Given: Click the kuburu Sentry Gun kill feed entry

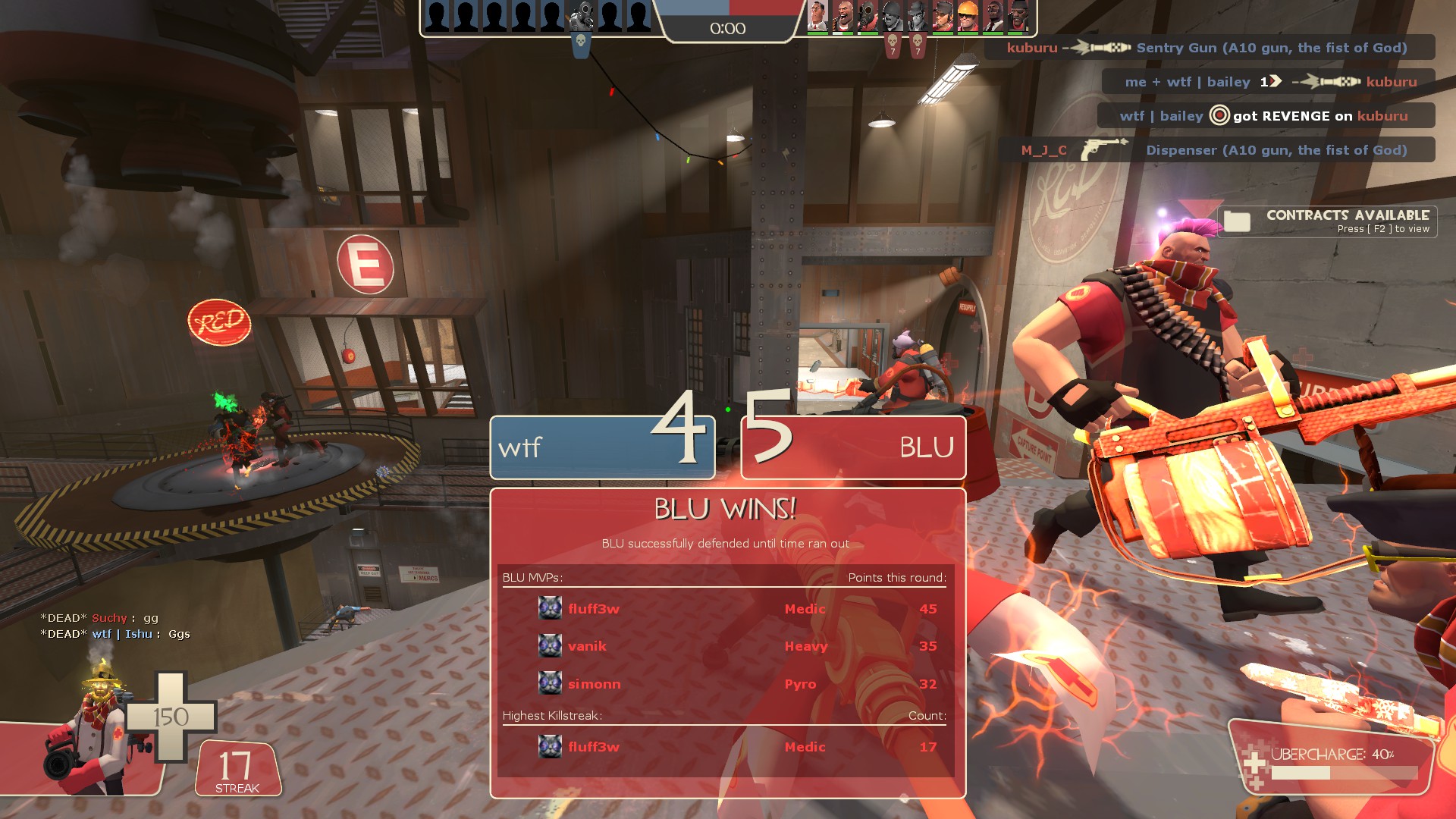Looking at the screenshot, I should [x=1210, y=48].
